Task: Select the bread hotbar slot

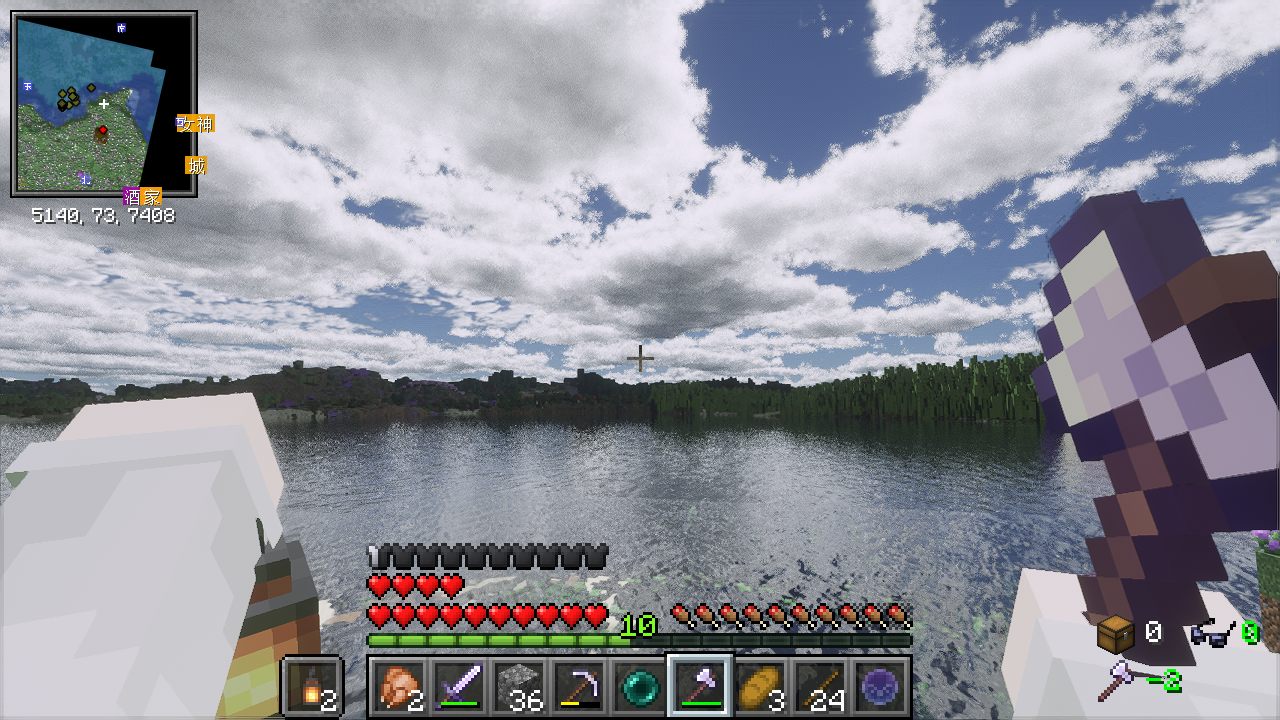Action: (759, 686)
